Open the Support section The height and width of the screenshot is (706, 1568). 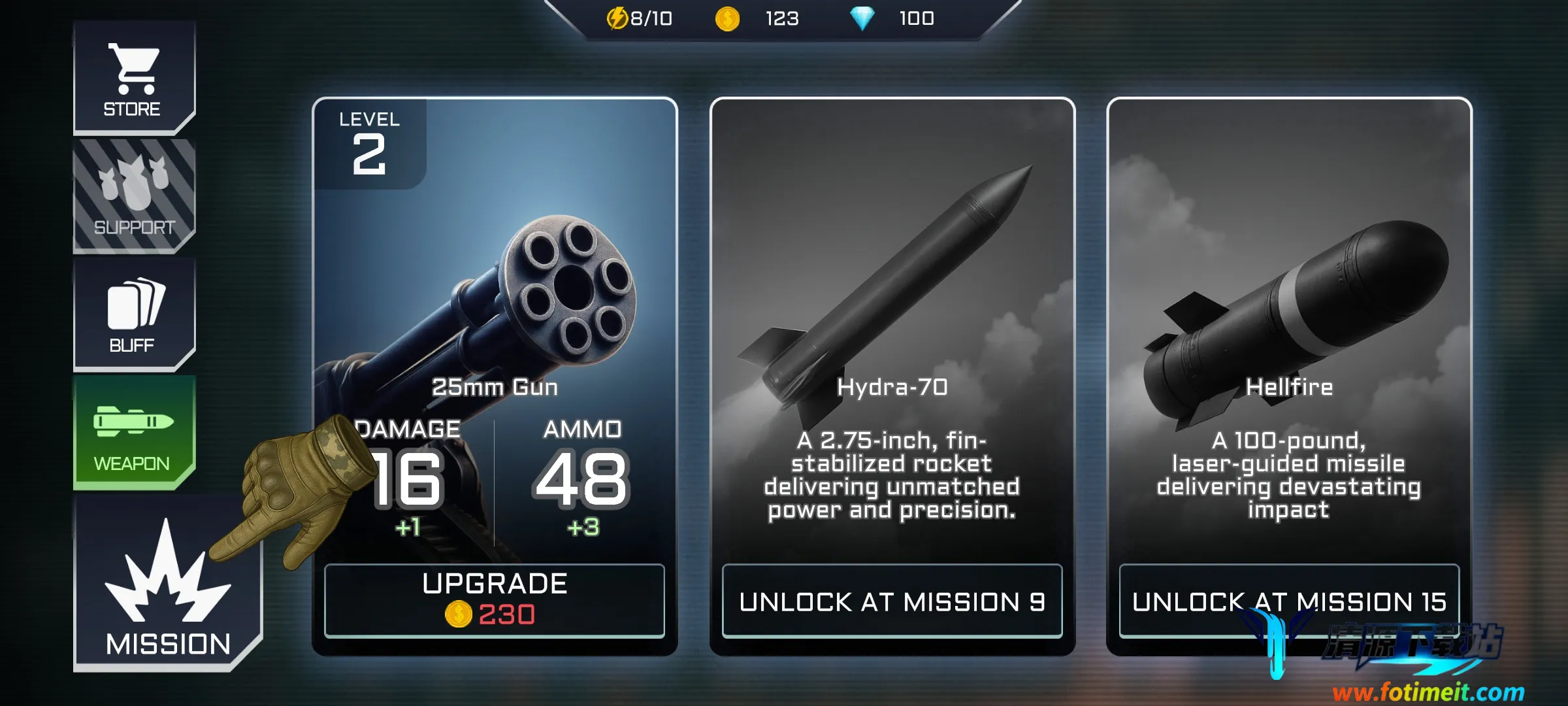pos(133,195)
